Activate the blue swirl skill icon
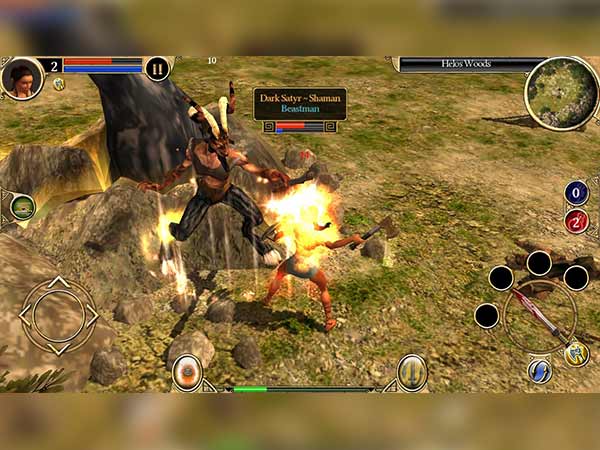Image resolution: width=600 pixels, height=450 pixels. point(540,371)
